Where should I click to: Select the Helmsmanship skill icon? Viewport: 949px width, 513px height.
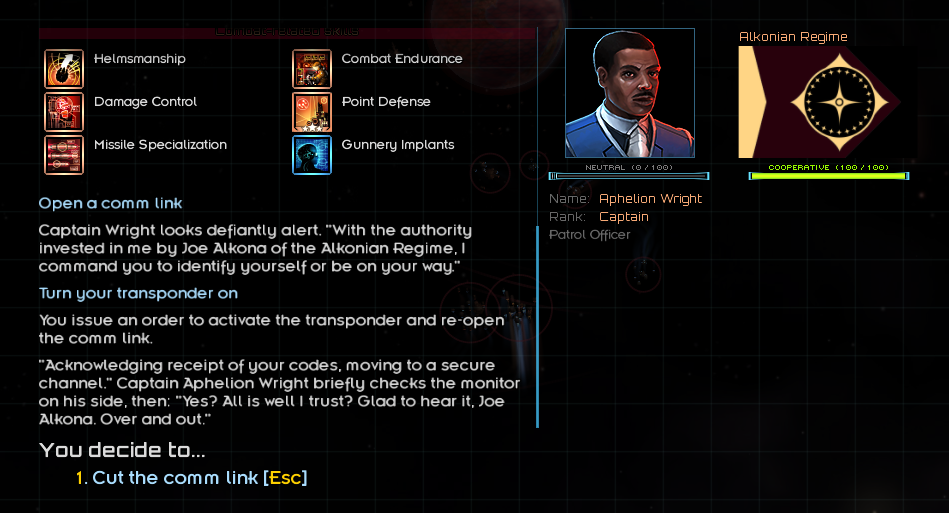[x=64, y=68]
